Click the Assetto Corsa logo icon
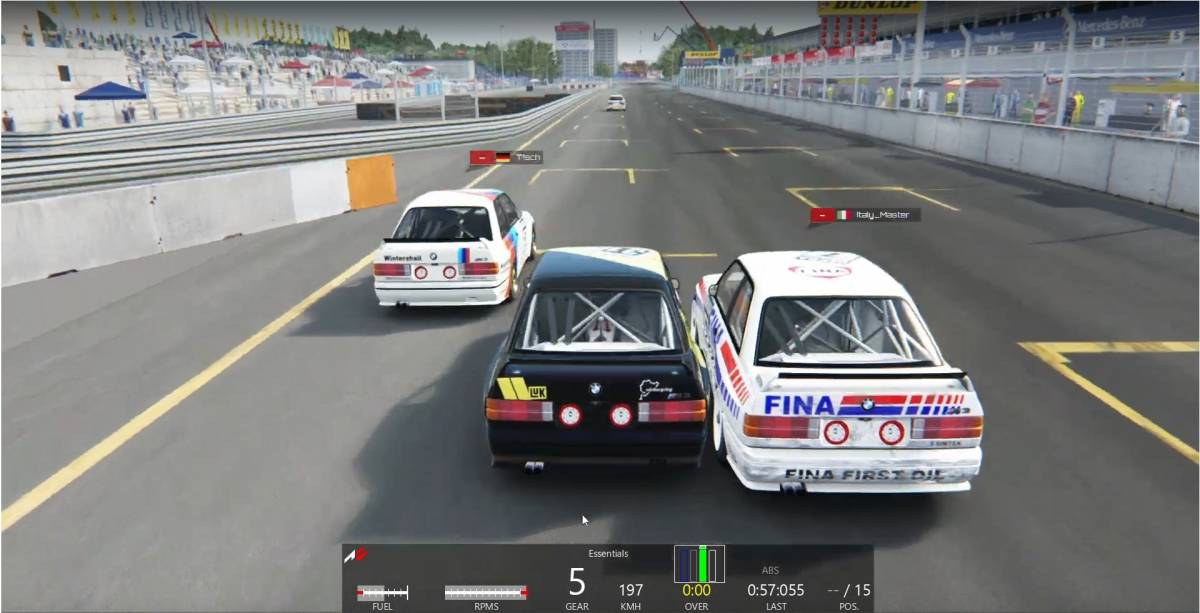The image size is (1200, 613). click(356, 555)
